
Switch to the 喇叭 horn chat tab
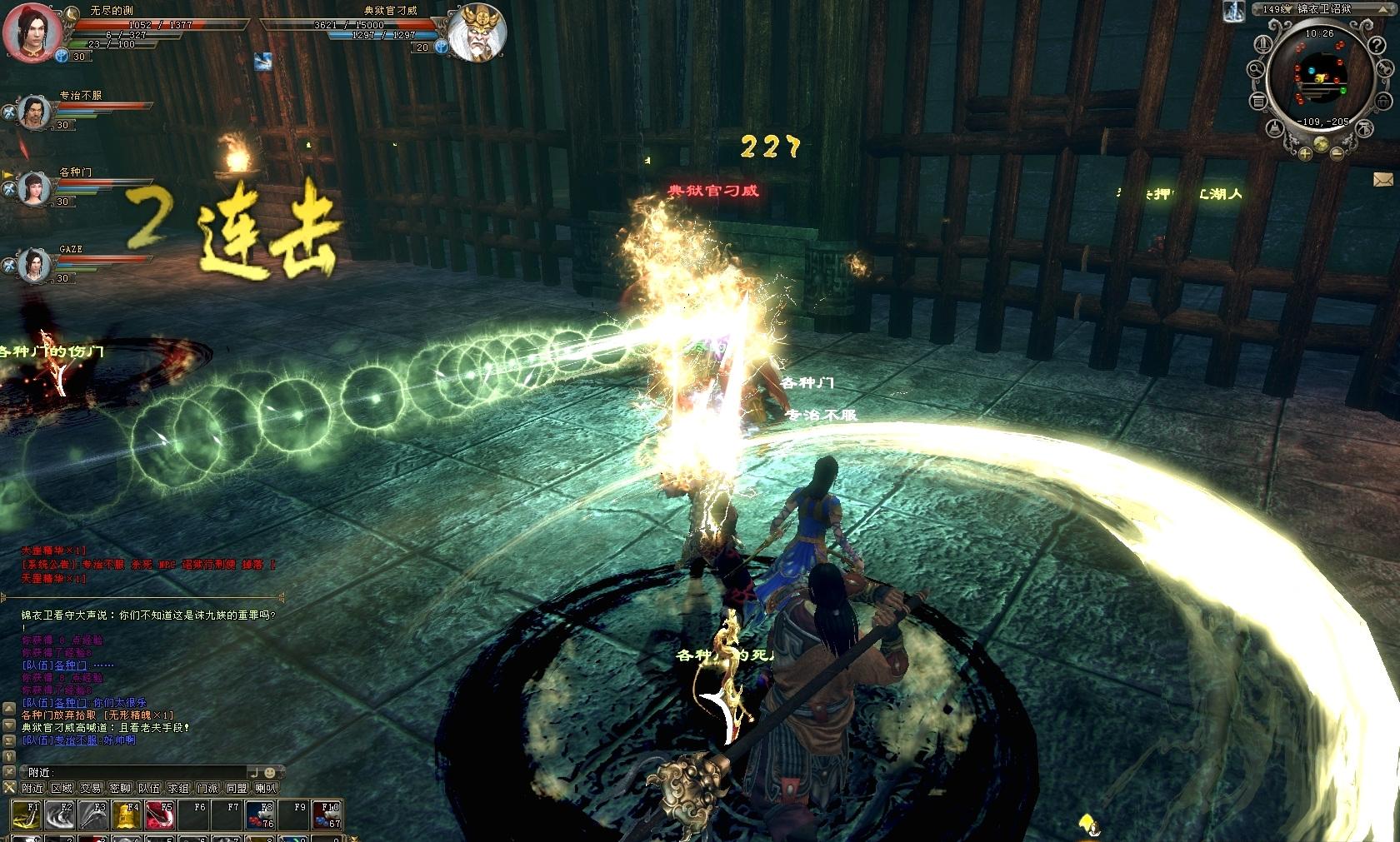coord(266,788)
